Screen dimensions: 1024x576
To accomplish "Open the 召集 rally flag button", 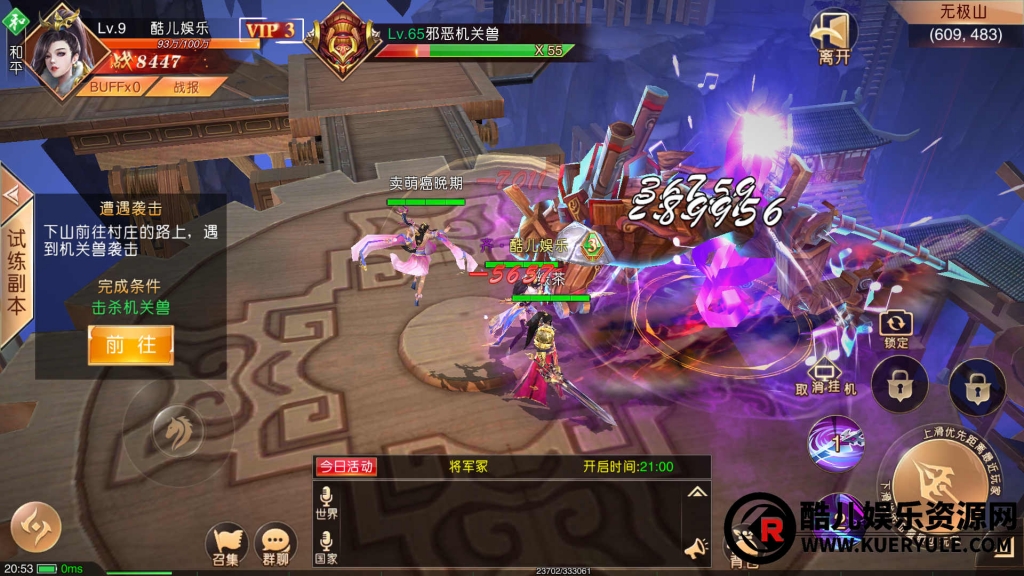I will point(227,540).
